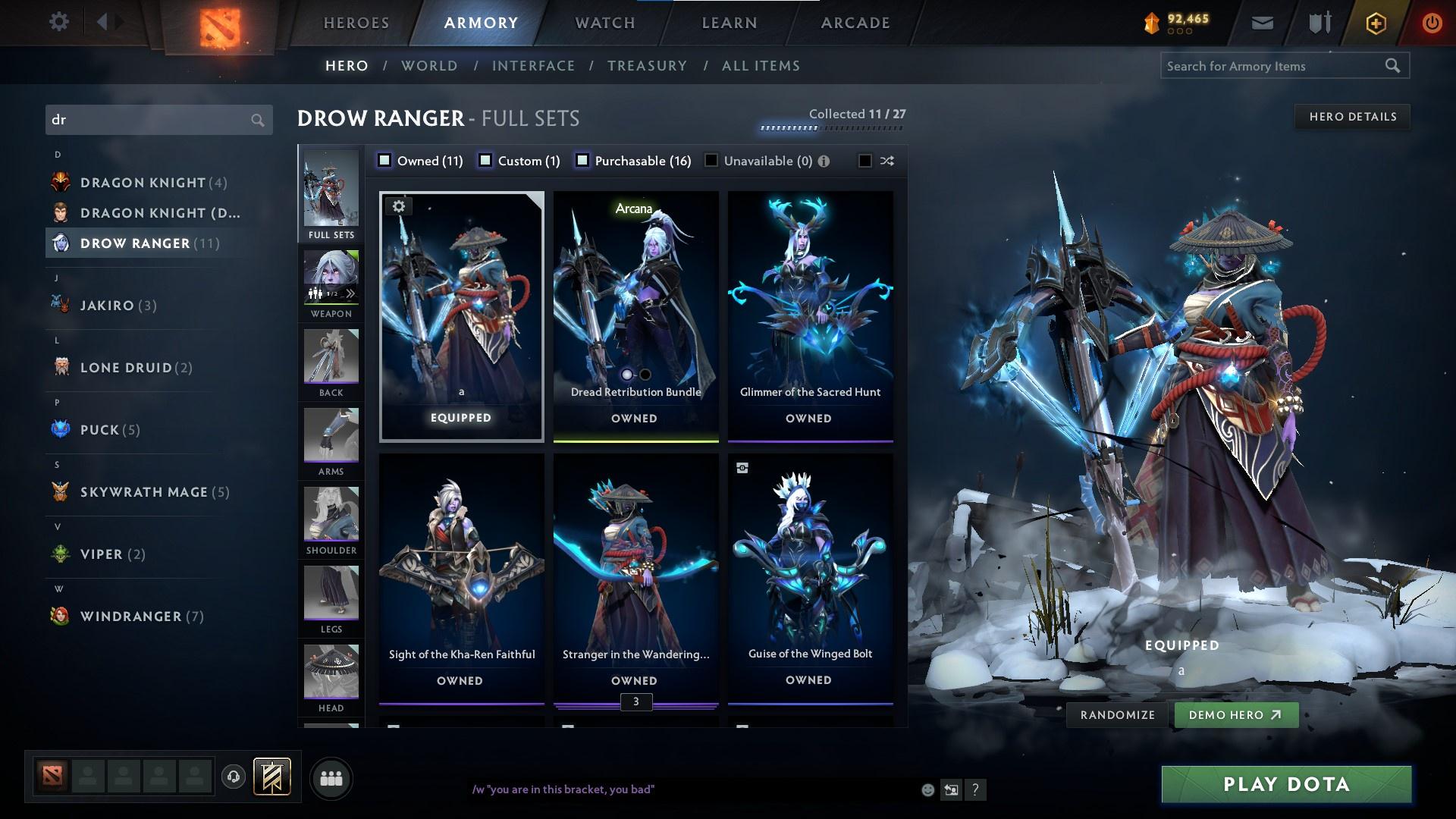
Task: Open the Dota 2 settings gear
Action: tap(59, 22)
